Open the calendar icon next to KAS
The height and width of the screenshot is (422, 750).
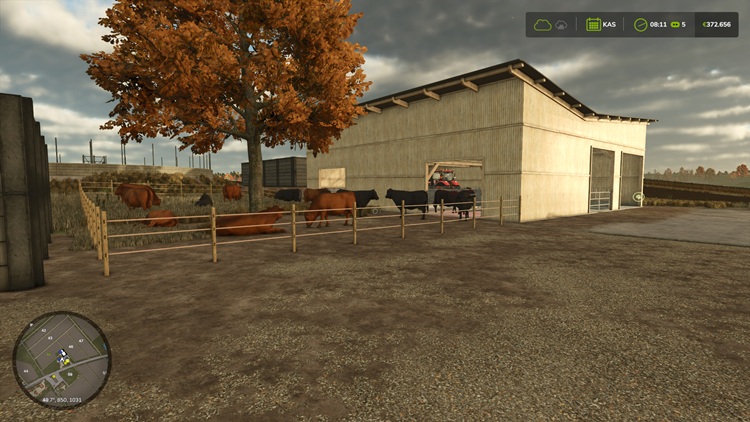(x=593, y=24)
